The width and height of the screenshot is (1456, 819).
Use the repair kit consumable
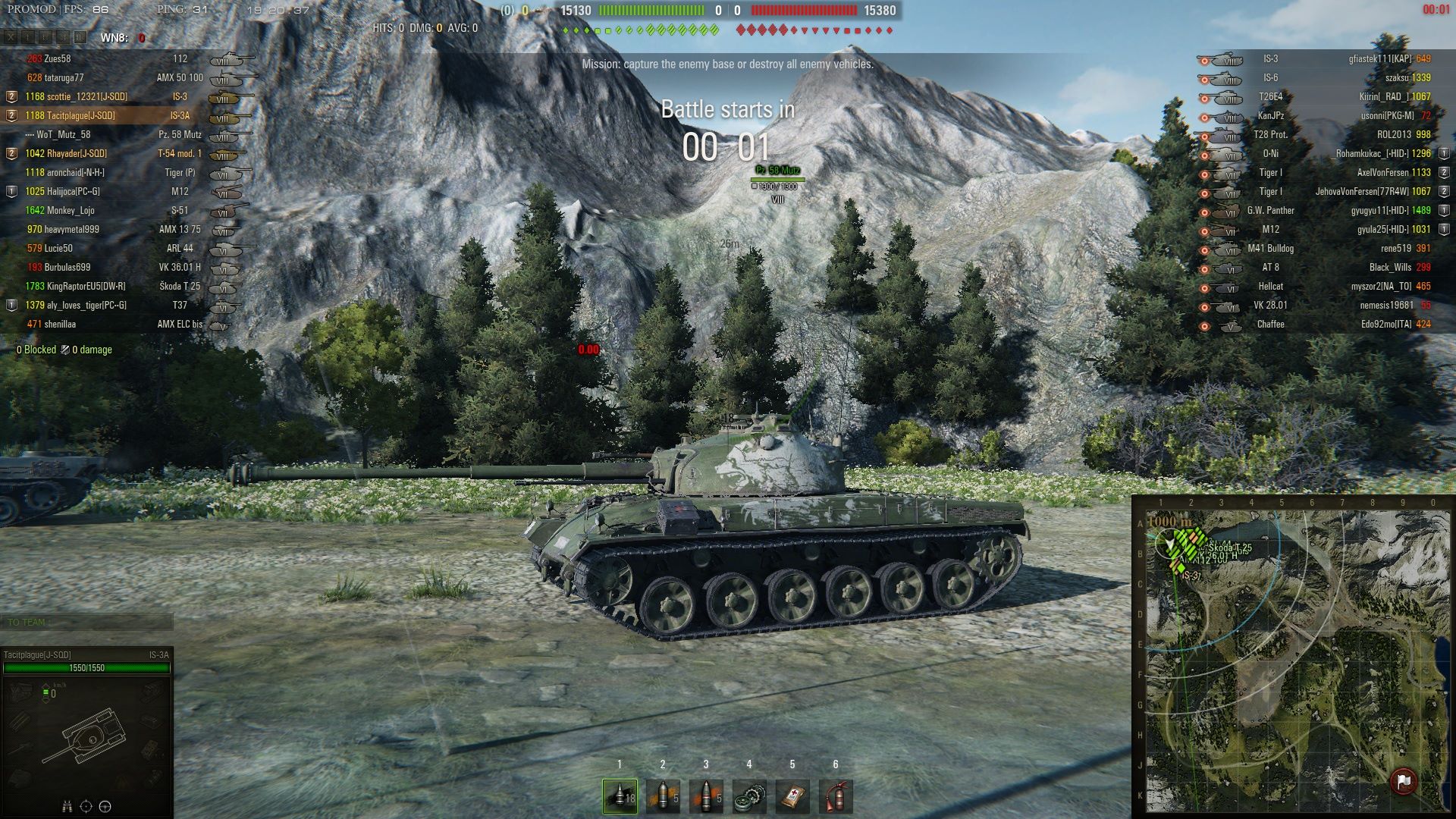click(749, 796)
